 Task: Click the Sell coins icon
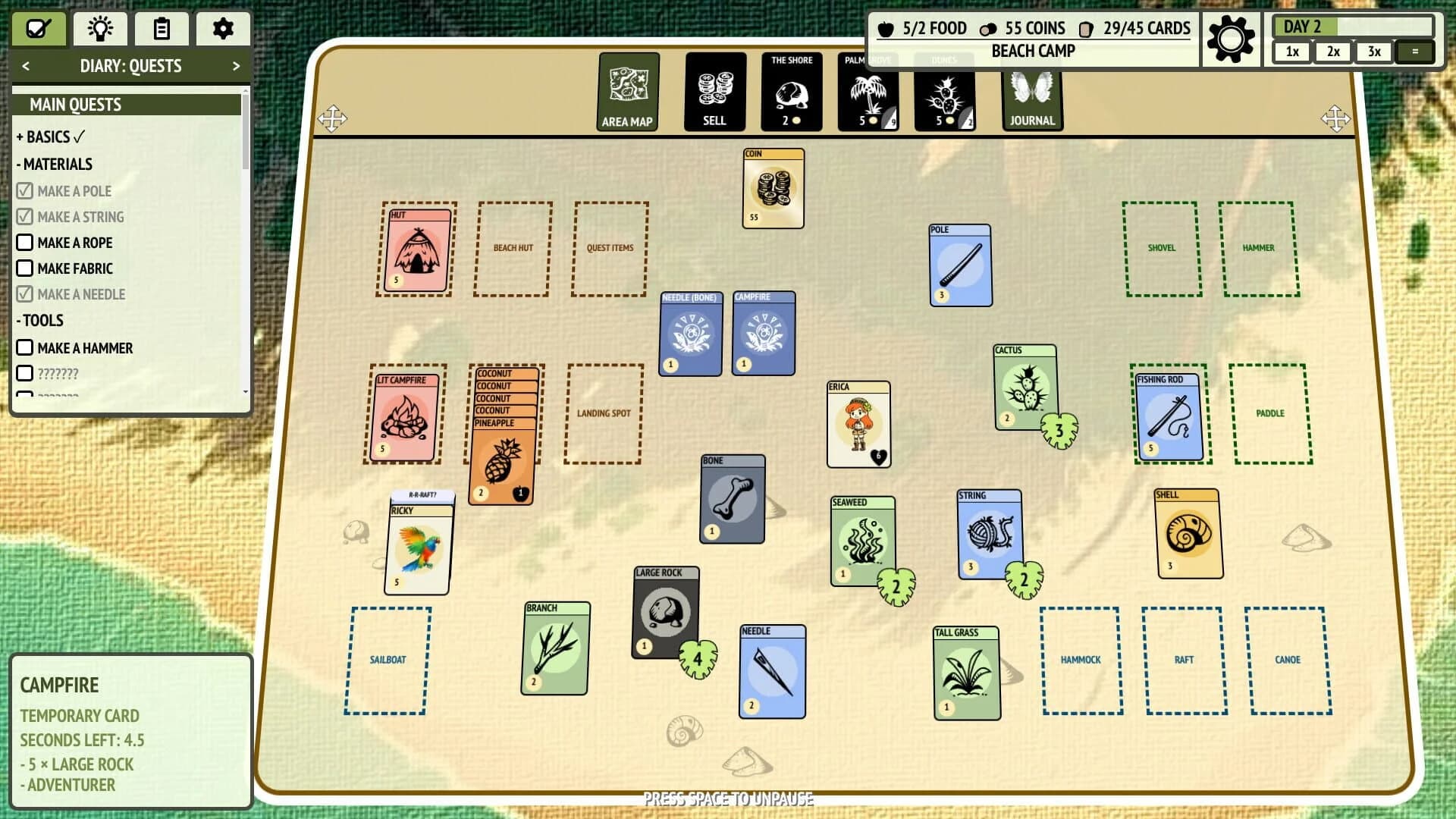(x=714, y=91)
